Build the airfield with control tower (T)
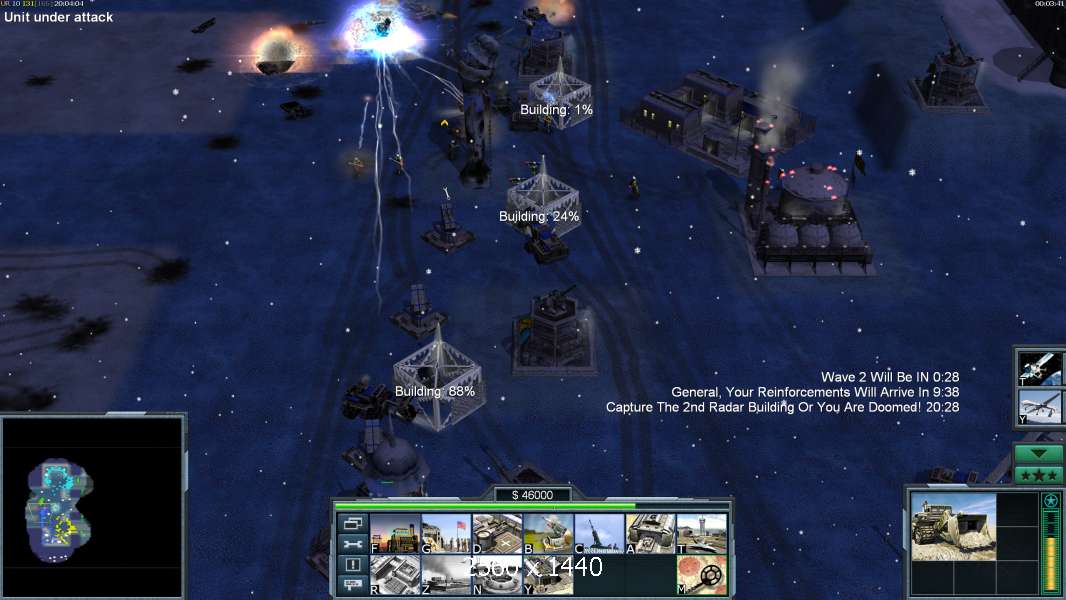1066x600 pixels. [702, 533]
